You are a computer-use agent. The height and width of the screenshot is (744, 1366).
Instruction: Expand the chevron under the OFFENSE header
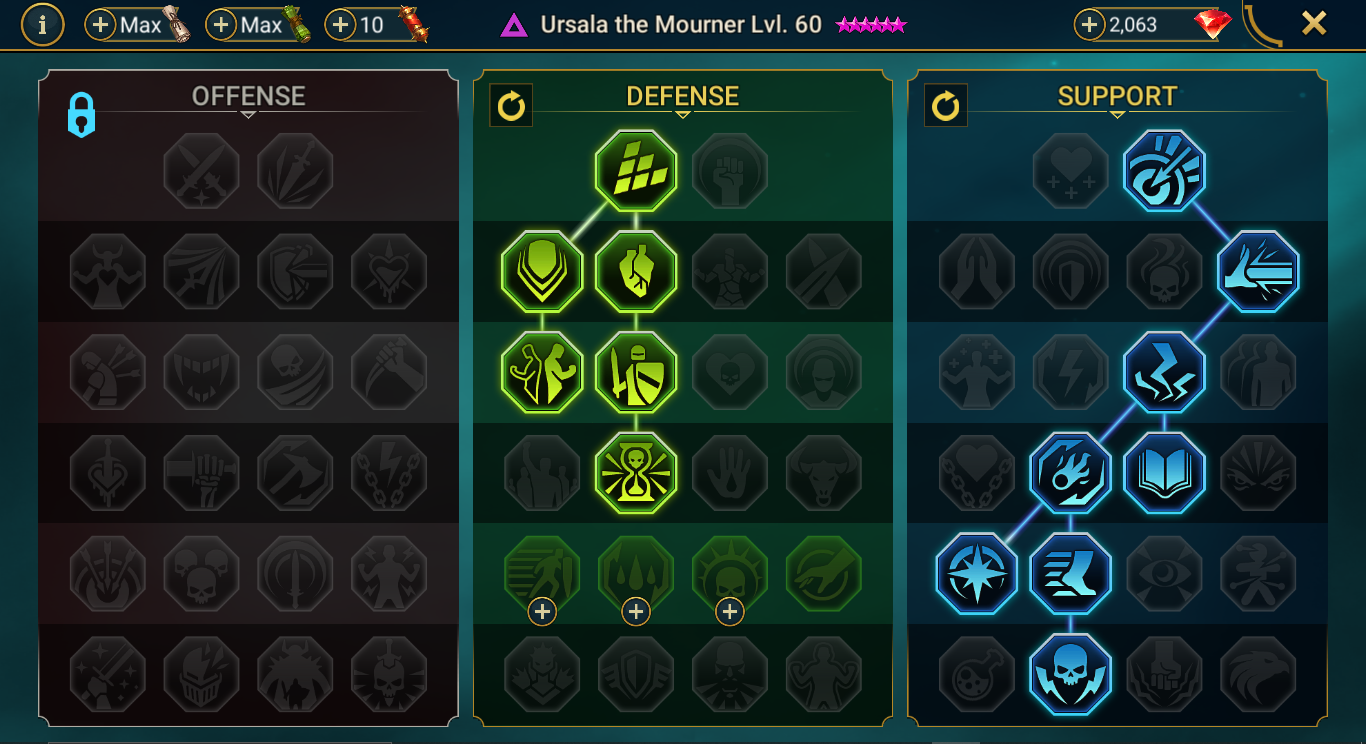click(247, 113)
